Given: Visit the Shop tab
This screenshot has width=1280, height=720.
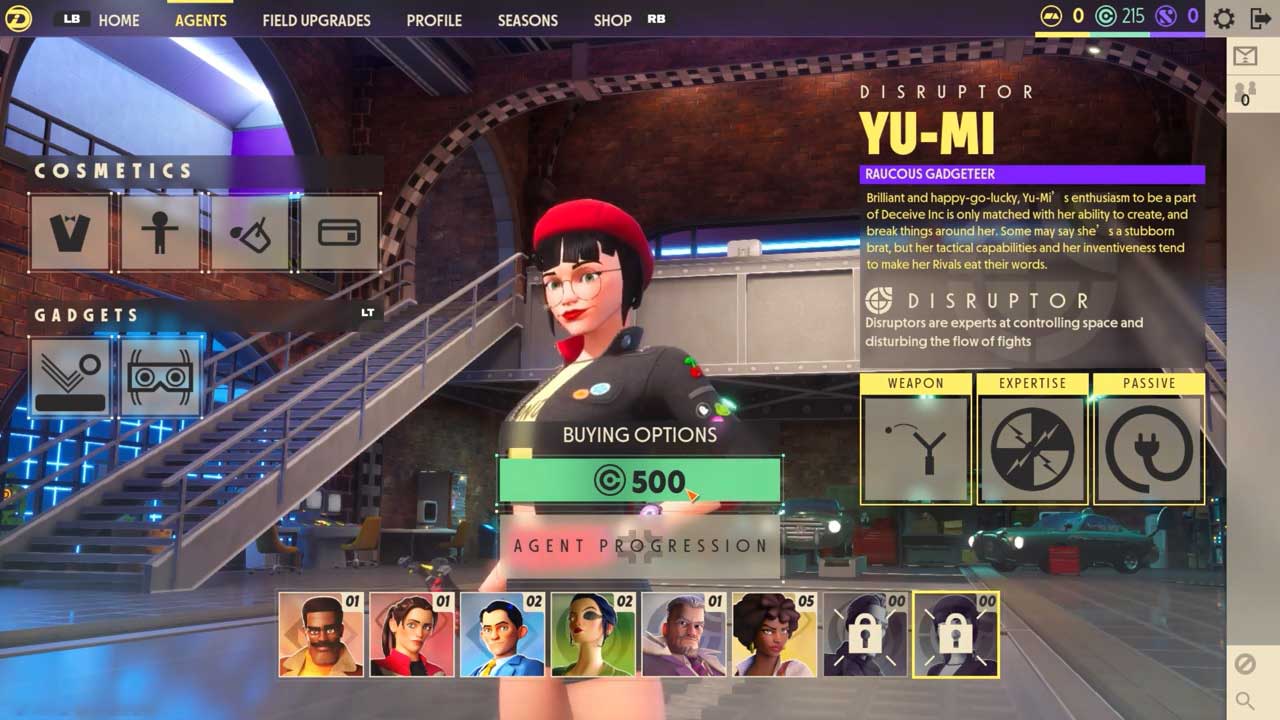Looking at the screenshot, I should 612,20.
